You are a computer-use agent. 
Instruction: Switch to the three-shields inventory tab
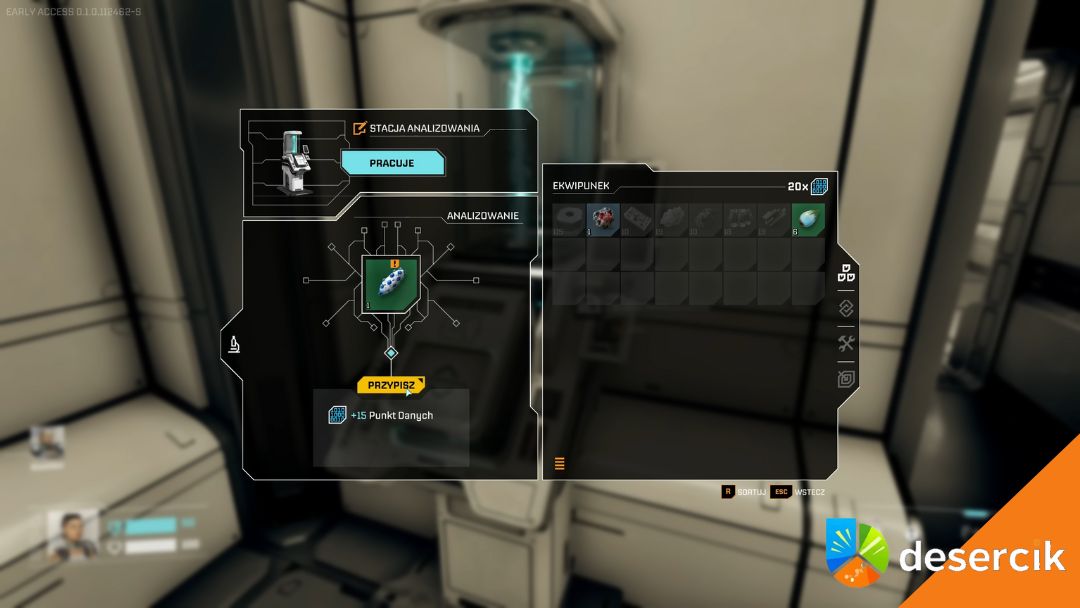[x=846, y=273]
